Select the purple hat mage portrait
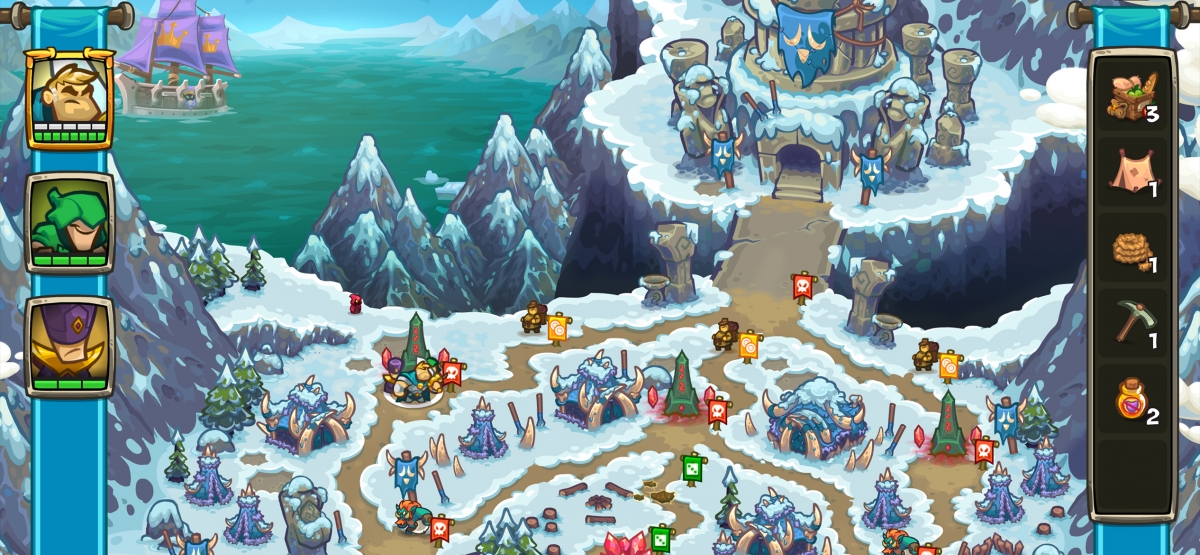 point(70,346)
